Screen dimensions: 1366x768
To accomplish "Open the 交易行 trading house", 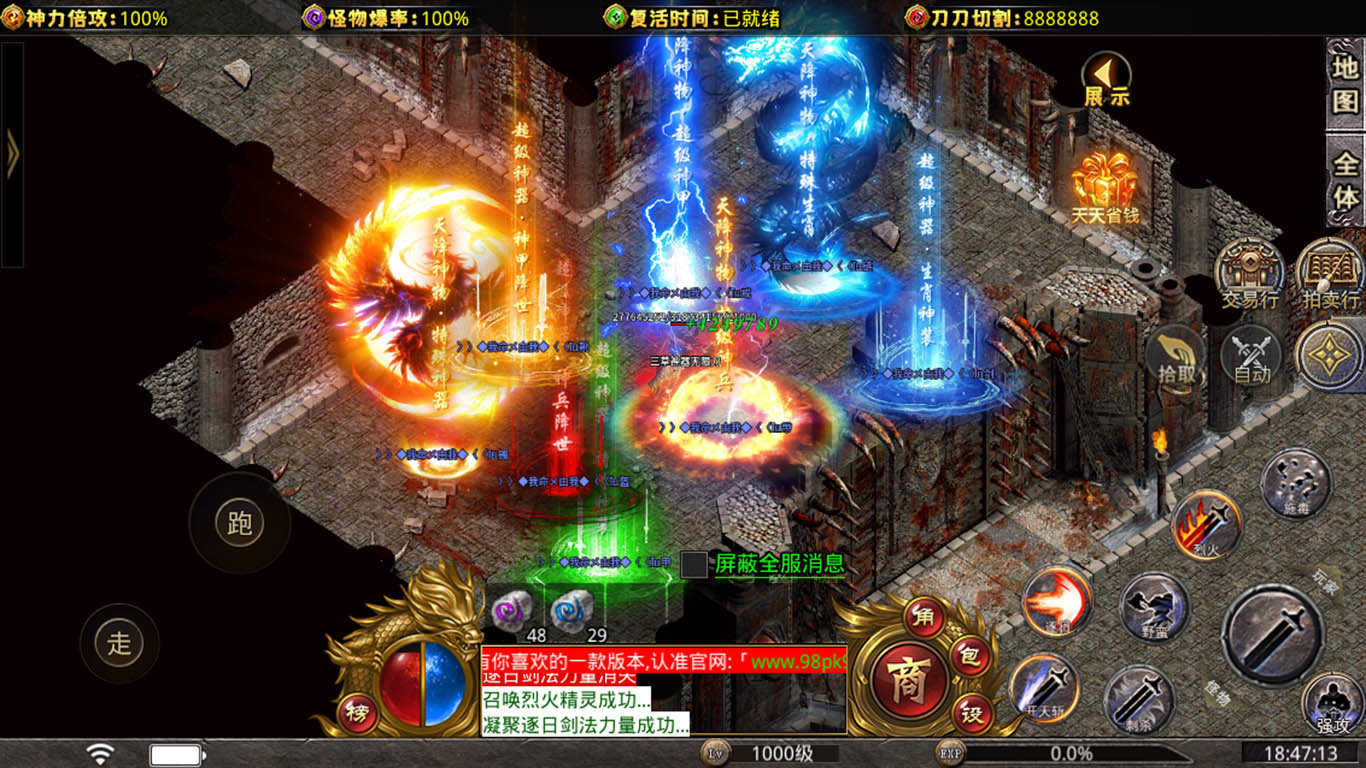I will point(1250,273).
